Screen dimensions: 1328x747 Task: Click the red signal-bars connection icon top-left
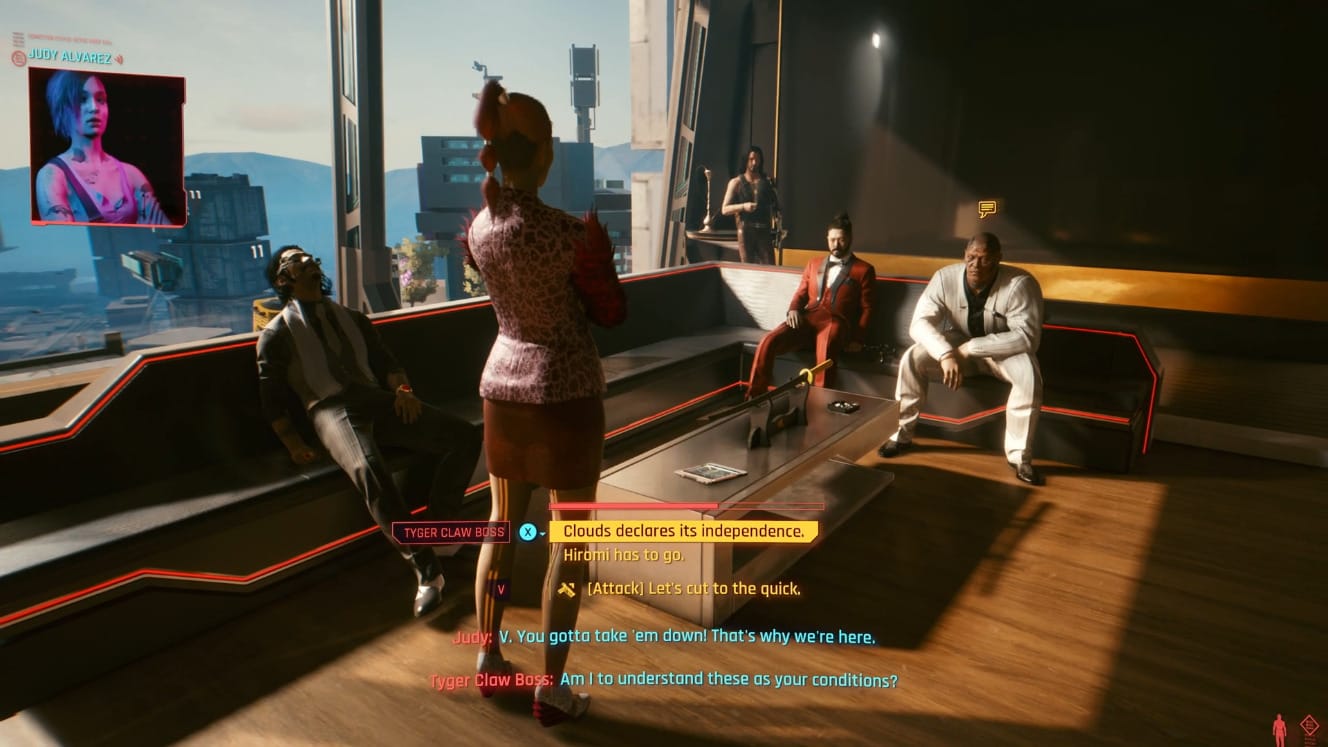tap(18, 38)
